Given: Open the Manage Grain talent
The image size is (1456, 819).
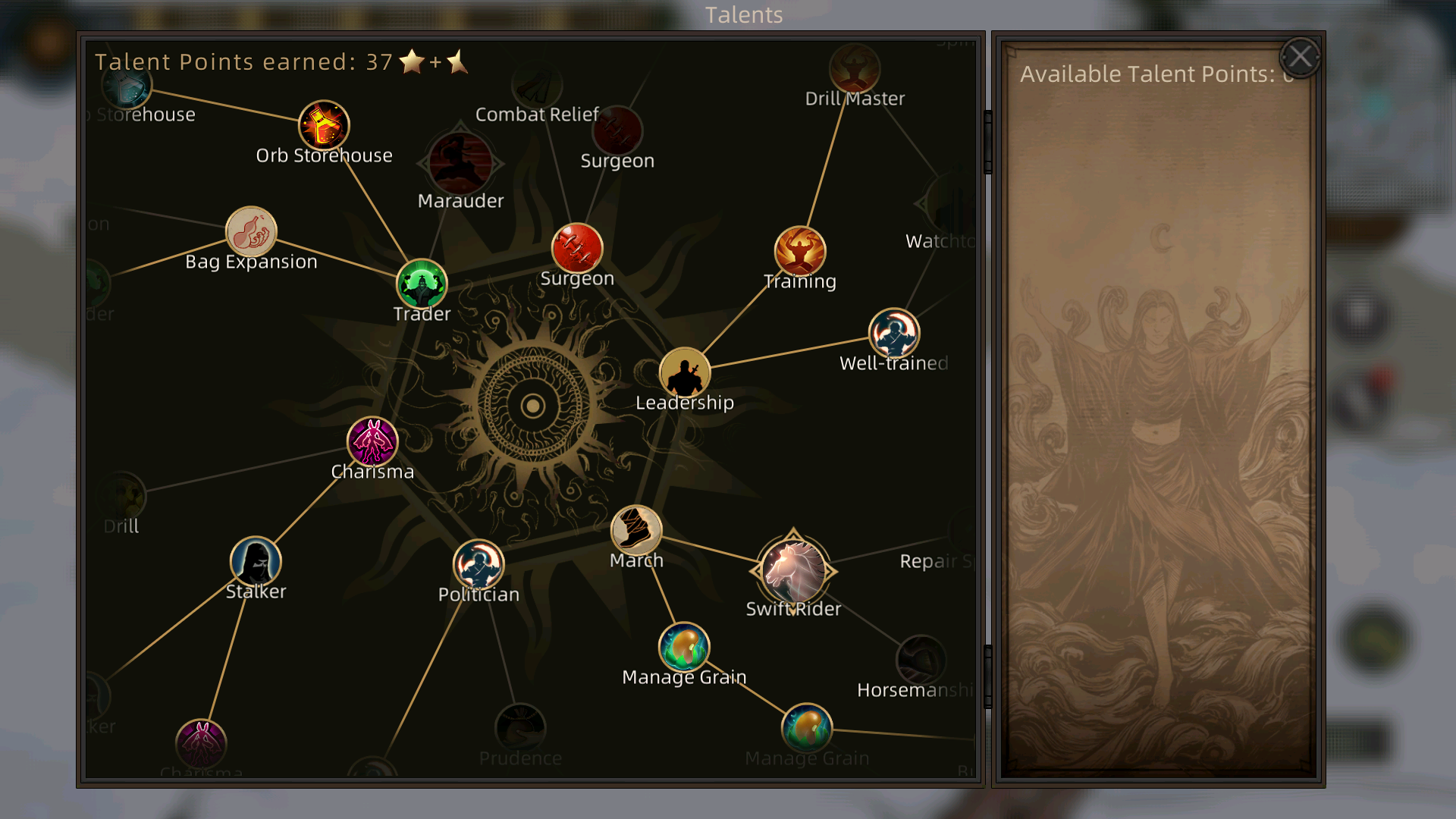Looking at the screenshot, I should 684,647.
